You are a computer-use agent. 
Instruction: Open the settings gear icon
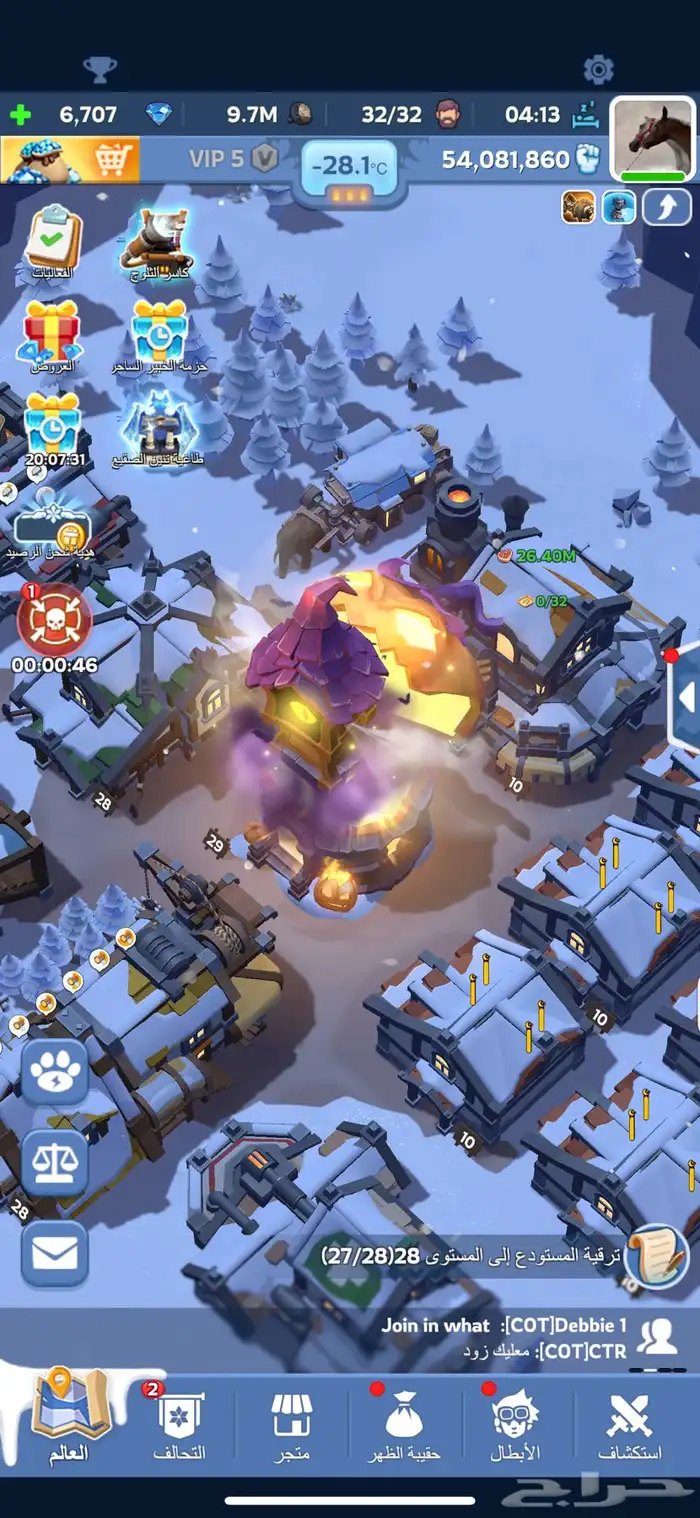(x=598, y=69)
